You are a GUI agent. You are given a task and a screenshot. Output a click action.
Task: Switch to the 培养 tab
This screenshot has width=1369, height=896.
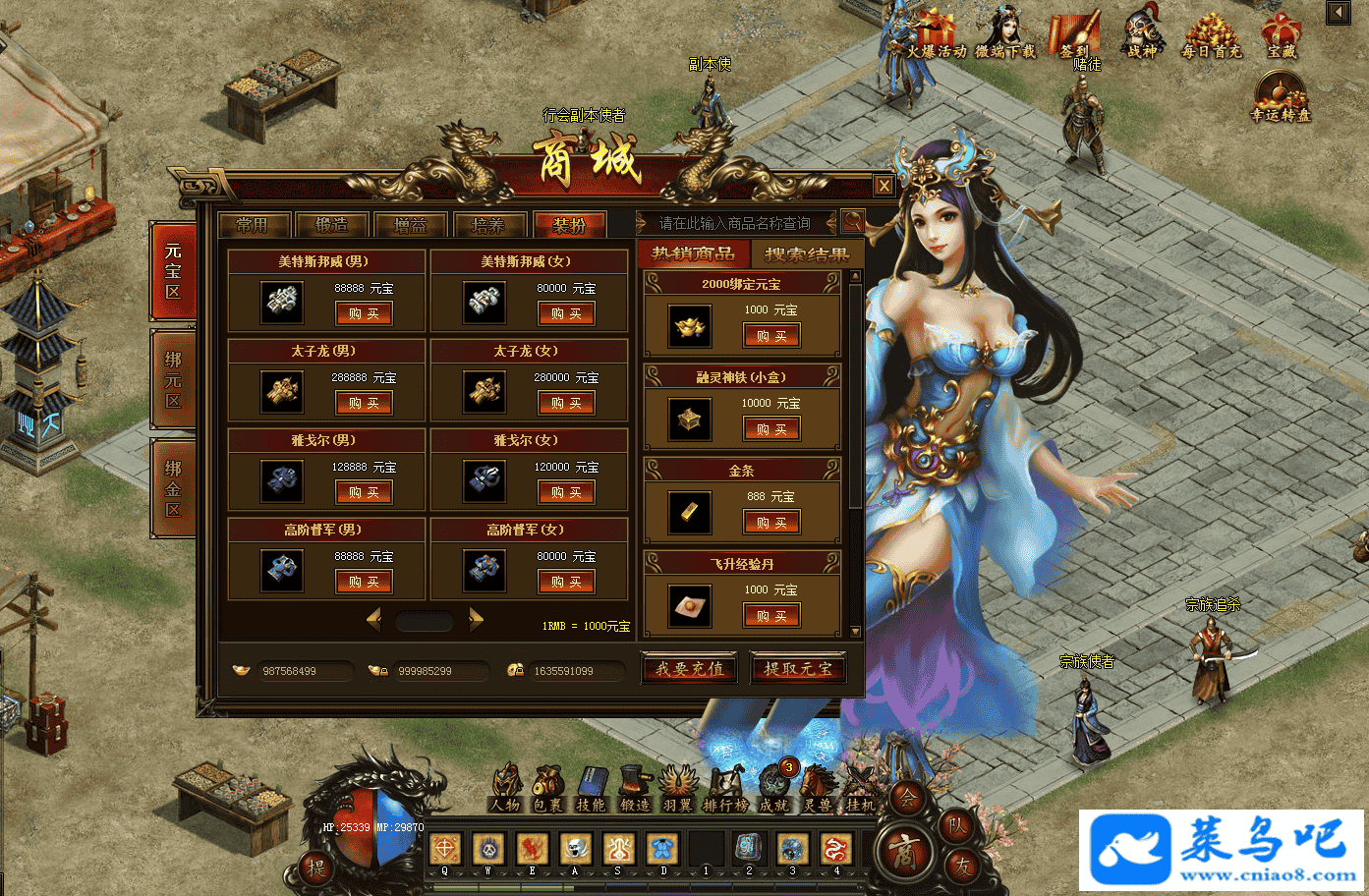coord(489,225)
